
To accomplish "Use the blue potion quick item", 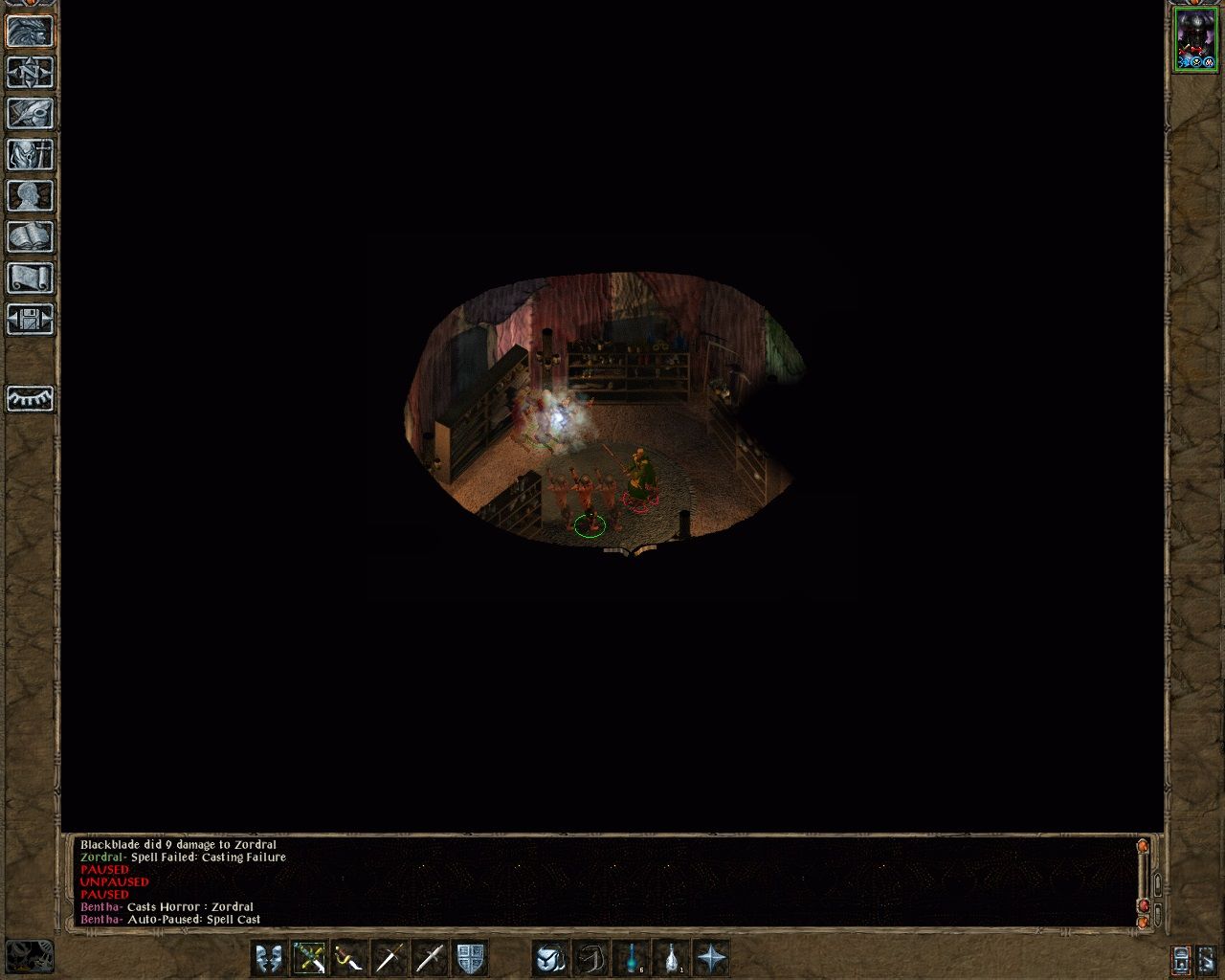I will (632, 958).
